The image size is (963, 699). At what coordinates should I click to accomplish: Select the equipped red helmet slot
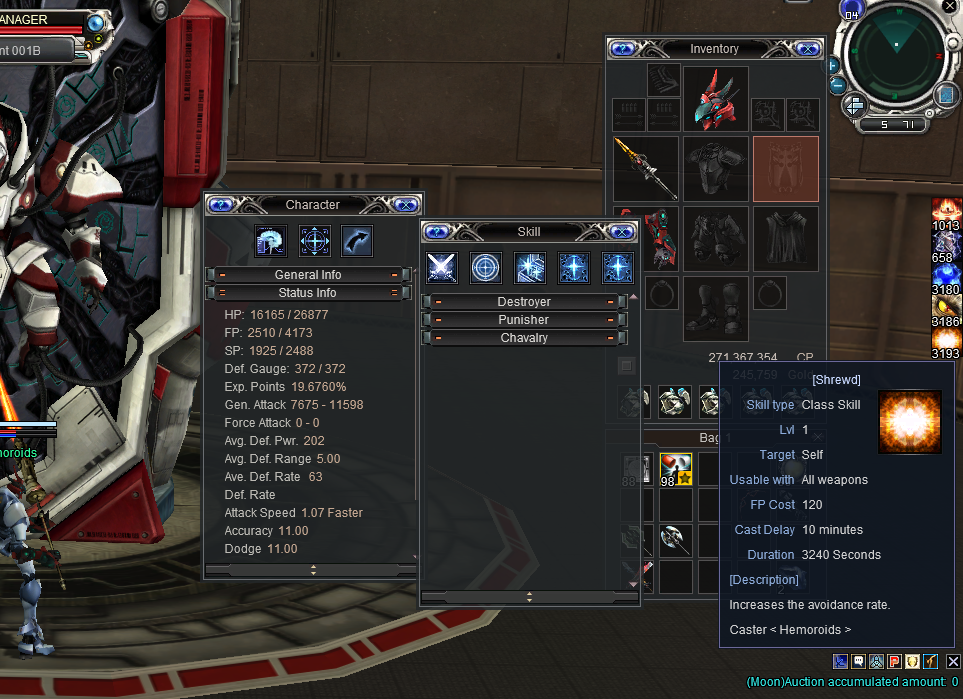click(715, 98)
